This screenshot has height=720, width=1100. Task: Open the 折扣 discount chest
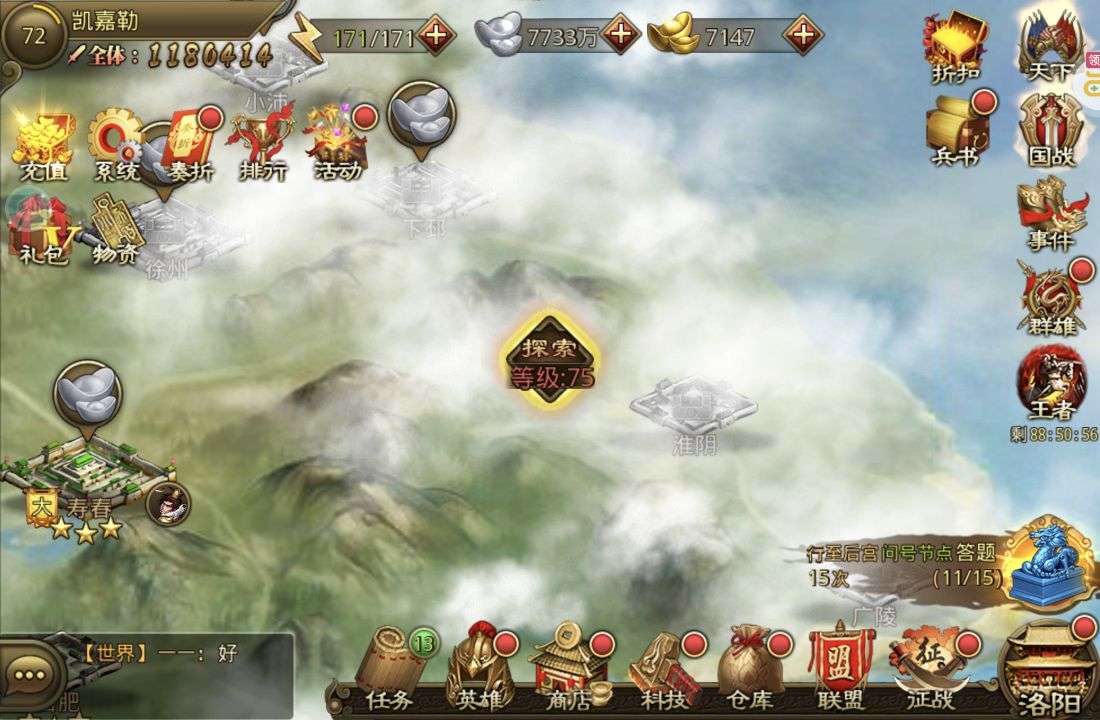pyautogui.click(x=955, y=45)
